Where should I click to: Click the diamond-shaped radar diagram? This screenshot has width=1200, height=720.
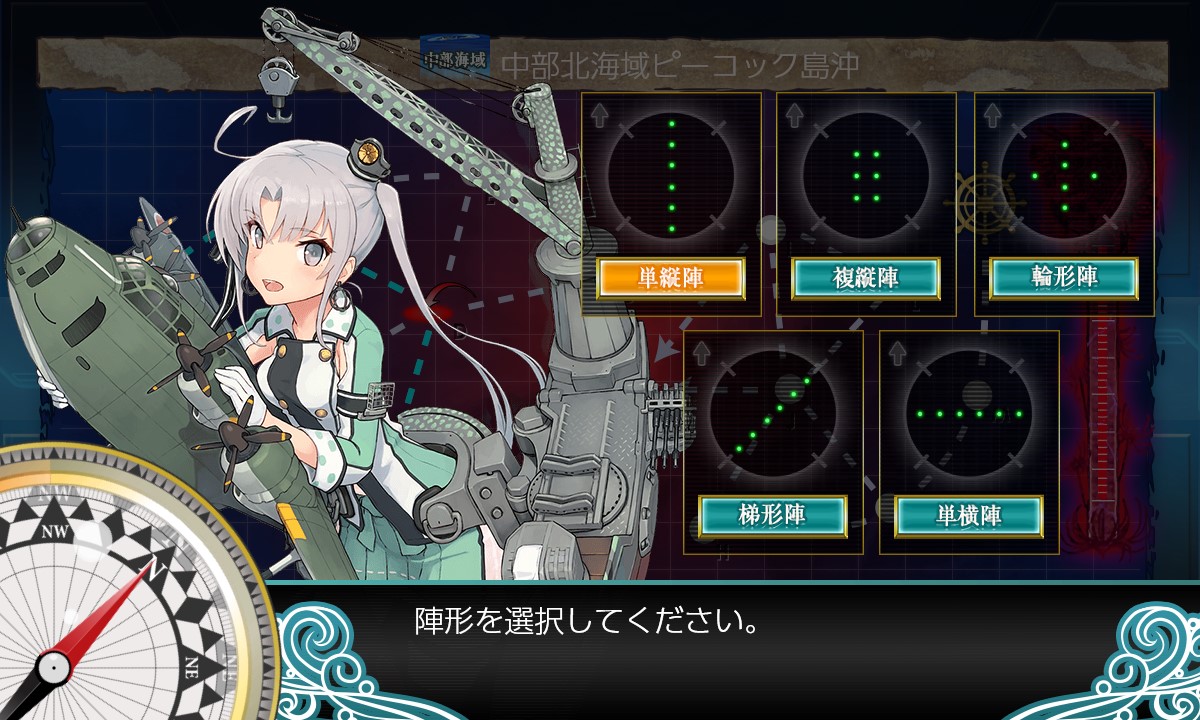1064,176
